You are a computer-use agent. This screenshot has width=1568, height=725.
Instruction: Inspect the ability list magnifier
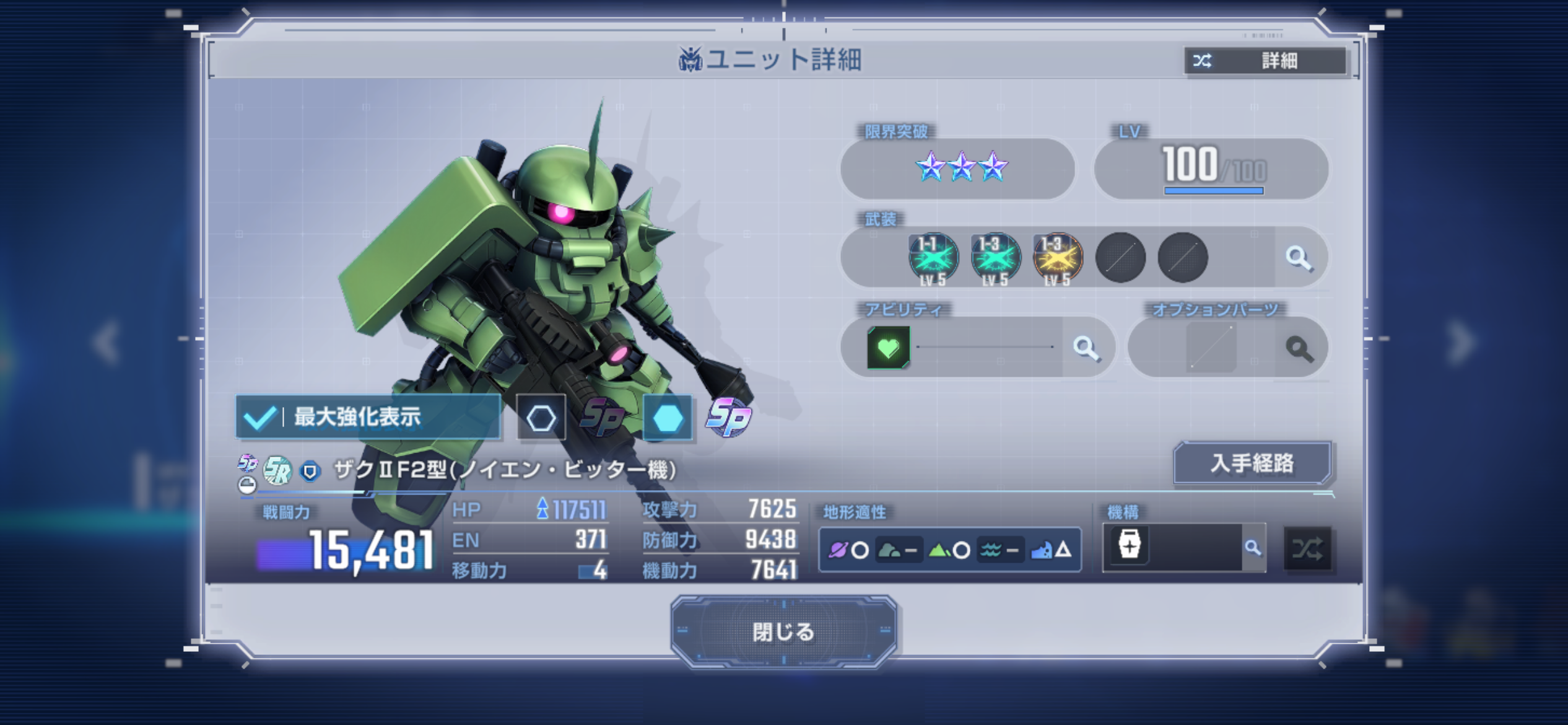pyautogui.click(x=1086, y=348)
